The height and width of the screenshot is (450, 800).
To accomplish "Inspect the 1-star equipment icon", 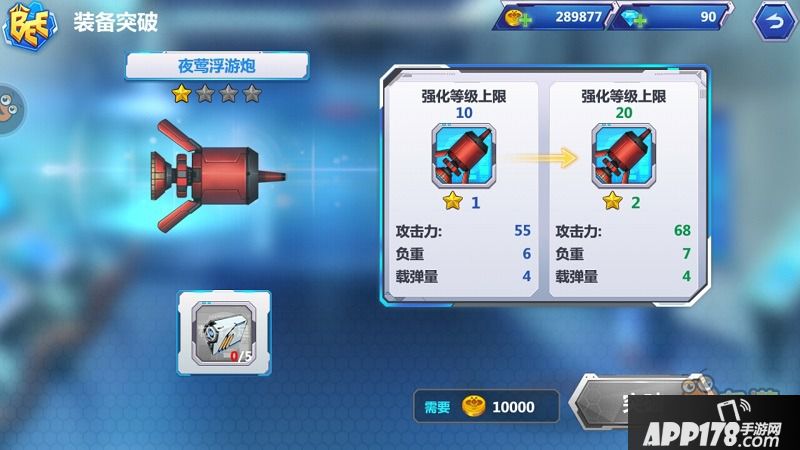I will point(461,154).
